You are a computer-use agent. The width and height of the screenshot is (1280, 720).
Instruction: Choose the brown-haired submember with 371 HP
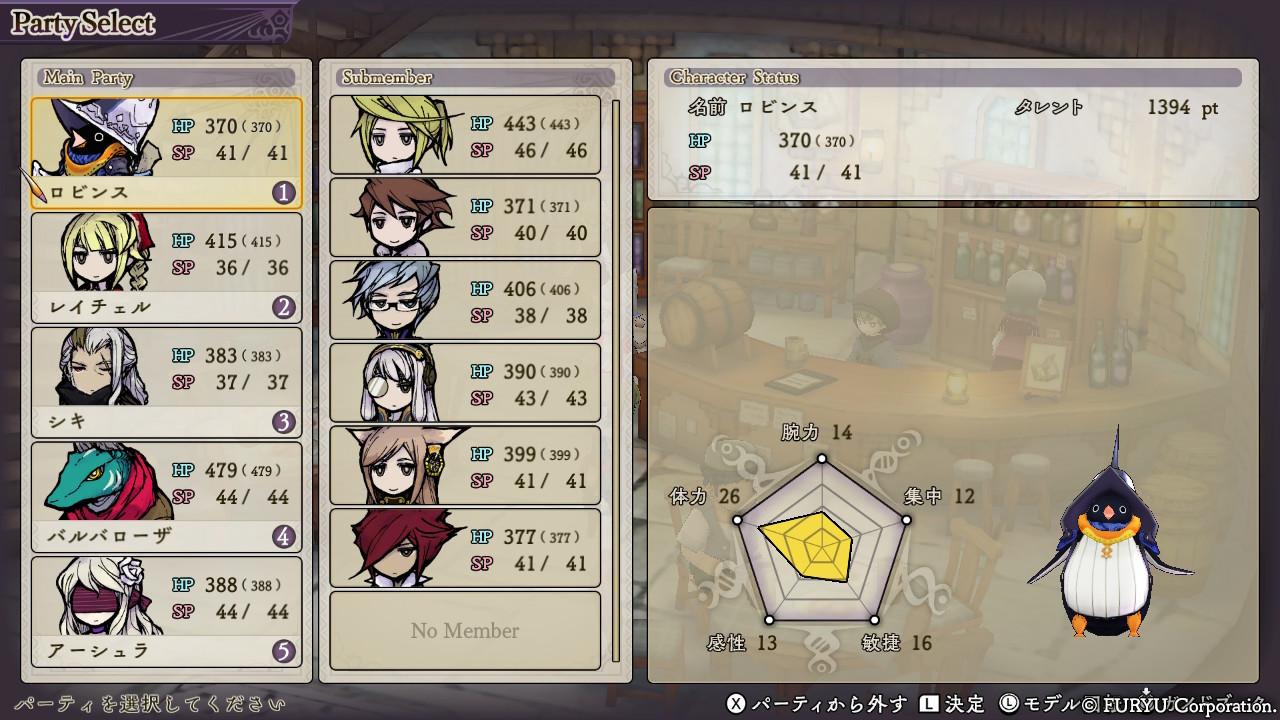point(465,218)
